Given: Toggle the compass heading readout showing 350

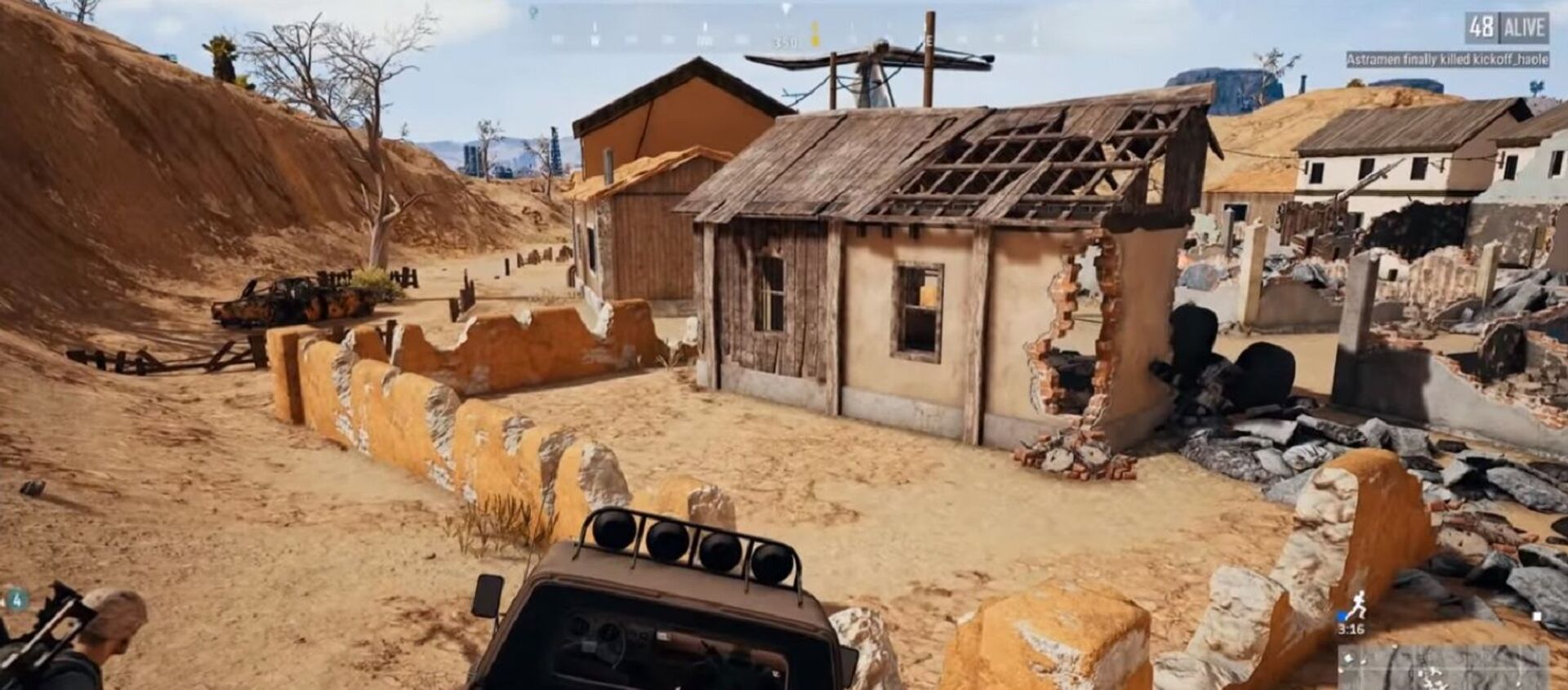Looking at the screenshot, I should click(783, 42).
